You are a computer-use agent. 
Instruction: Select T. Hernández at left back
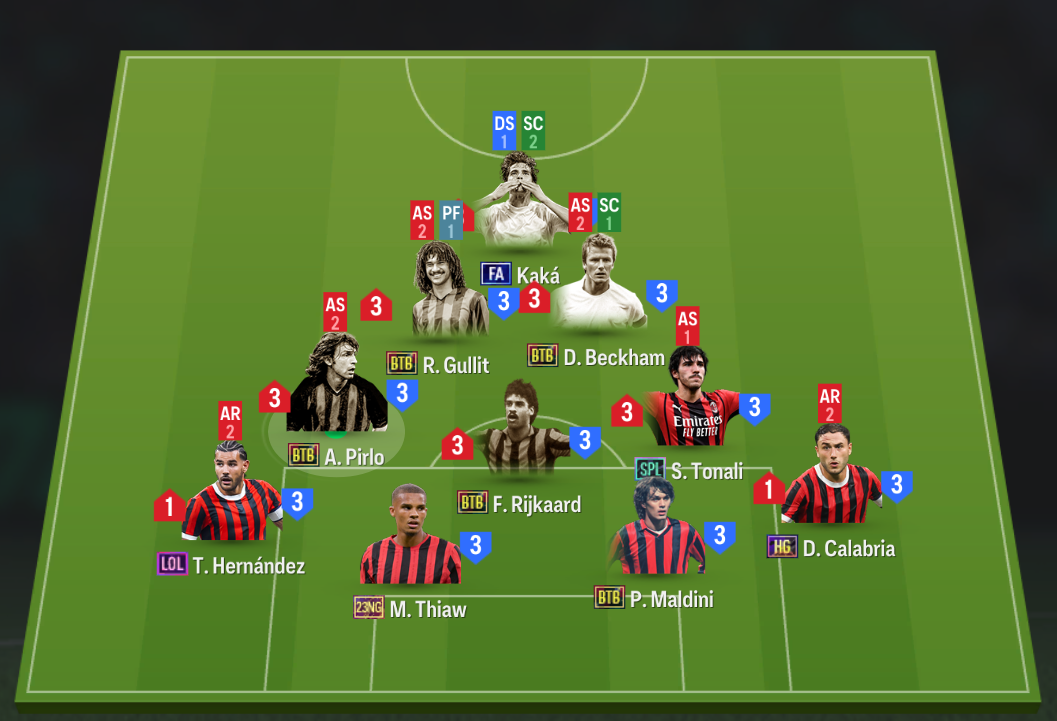(231, 494)
